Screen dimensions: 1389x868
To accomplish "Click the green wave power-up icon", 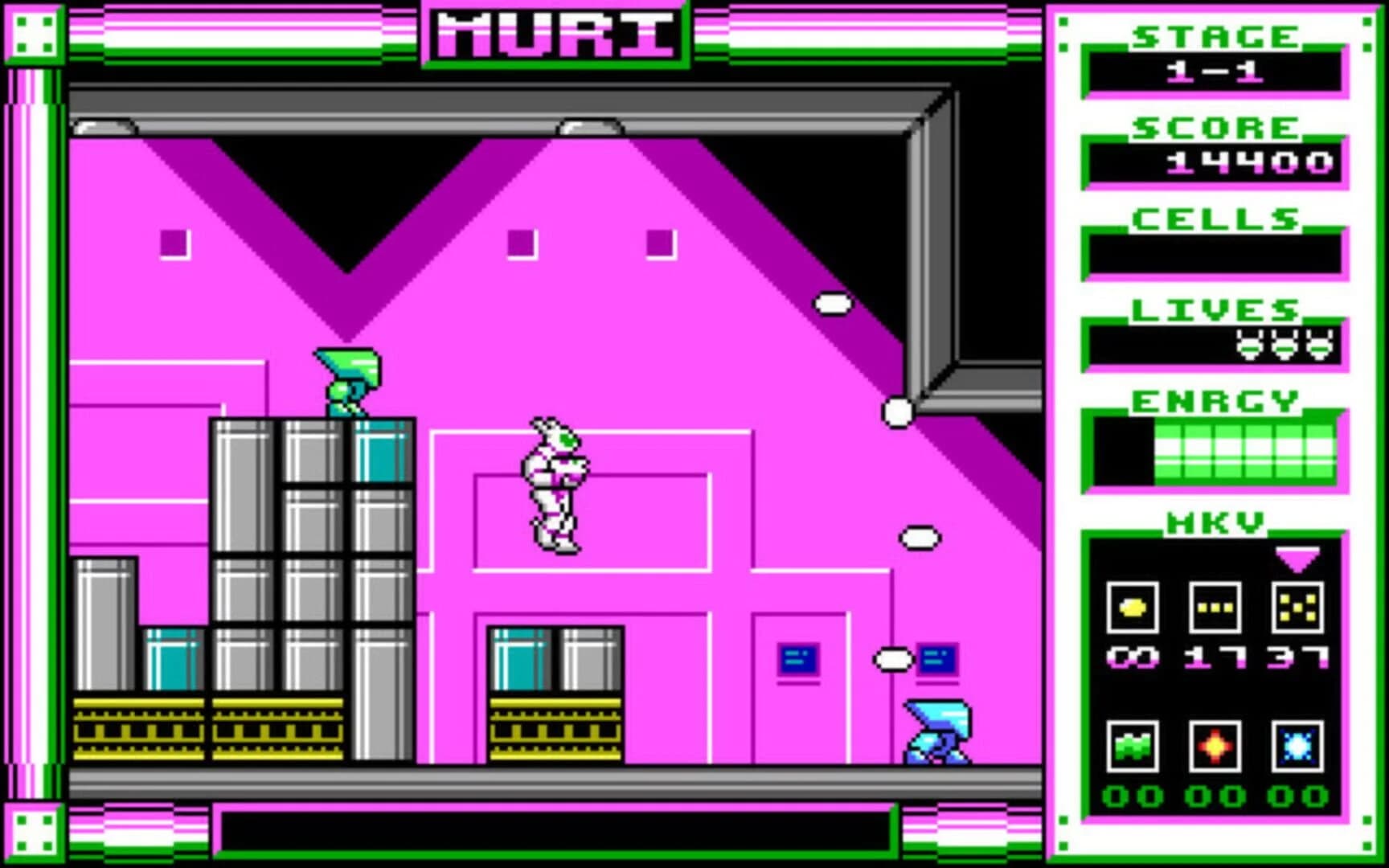I will (1133, 746).
